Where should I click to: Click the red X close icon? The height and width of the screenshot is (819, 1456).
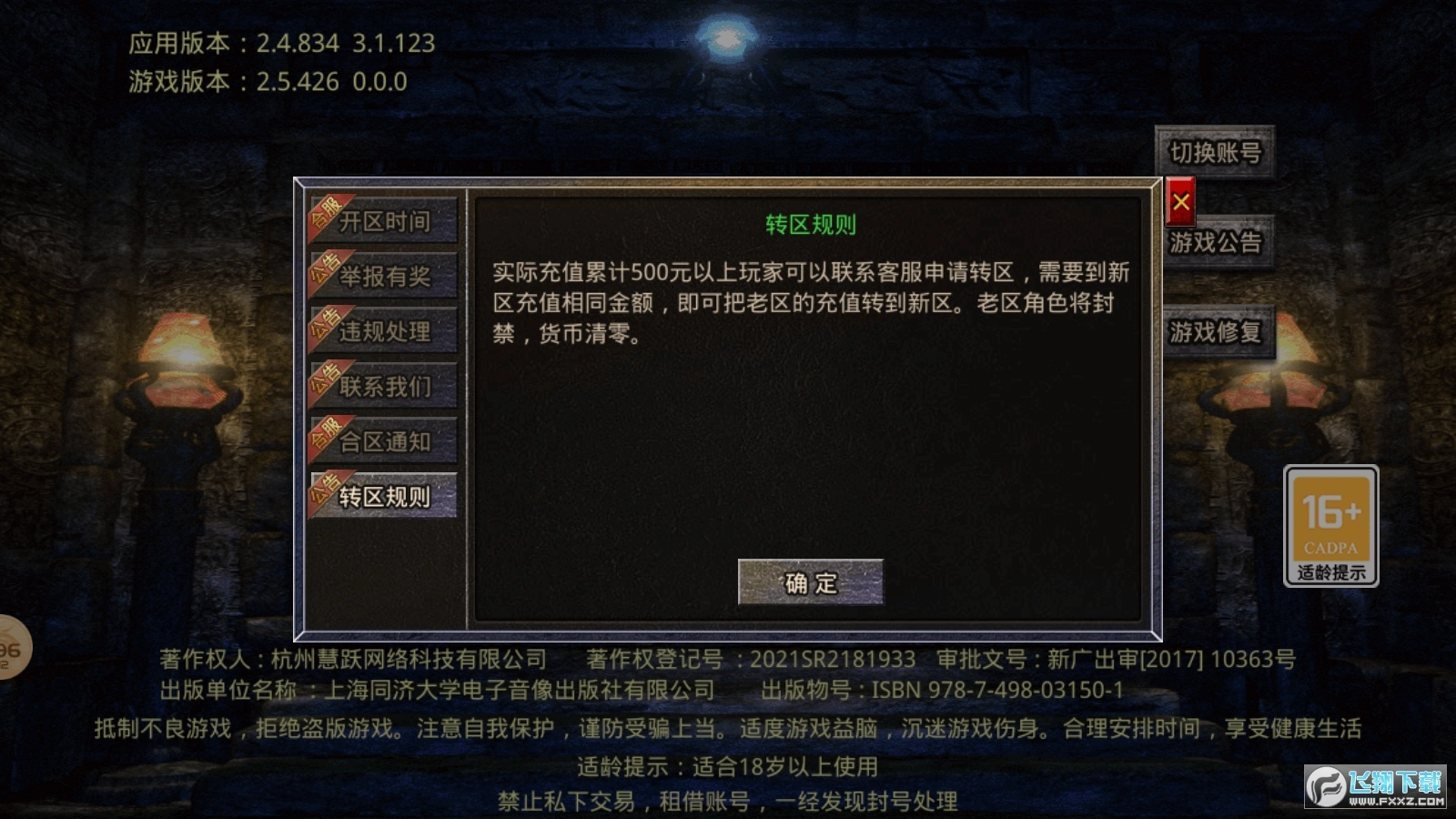click(x=1179, y=202)
